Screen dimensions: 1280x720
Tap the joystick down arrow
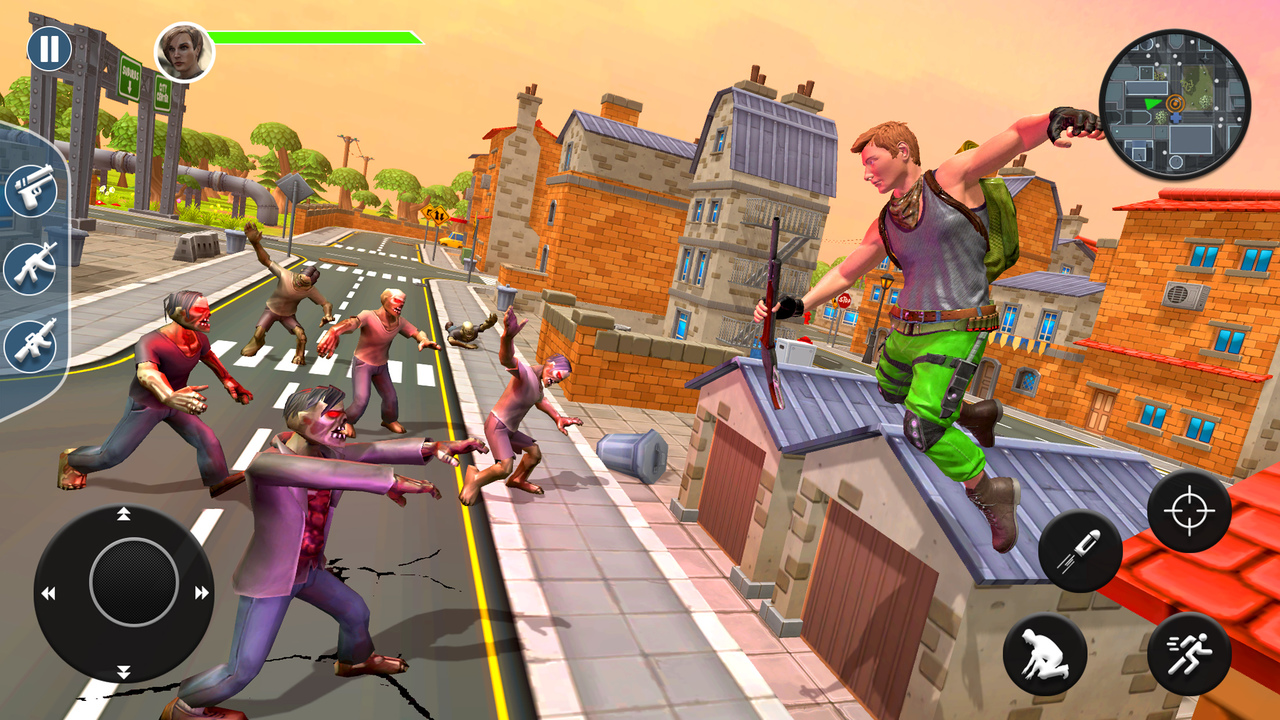124,670
